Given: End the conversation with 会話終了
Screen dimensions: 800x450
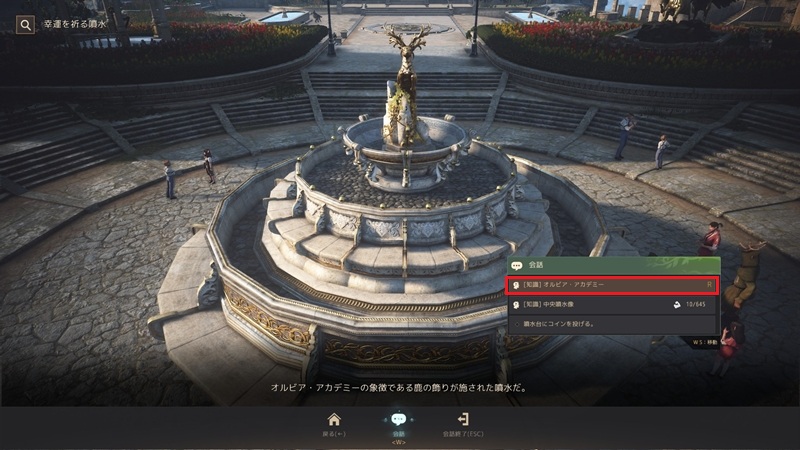Looking at the screenshot, I should [463, 425].
